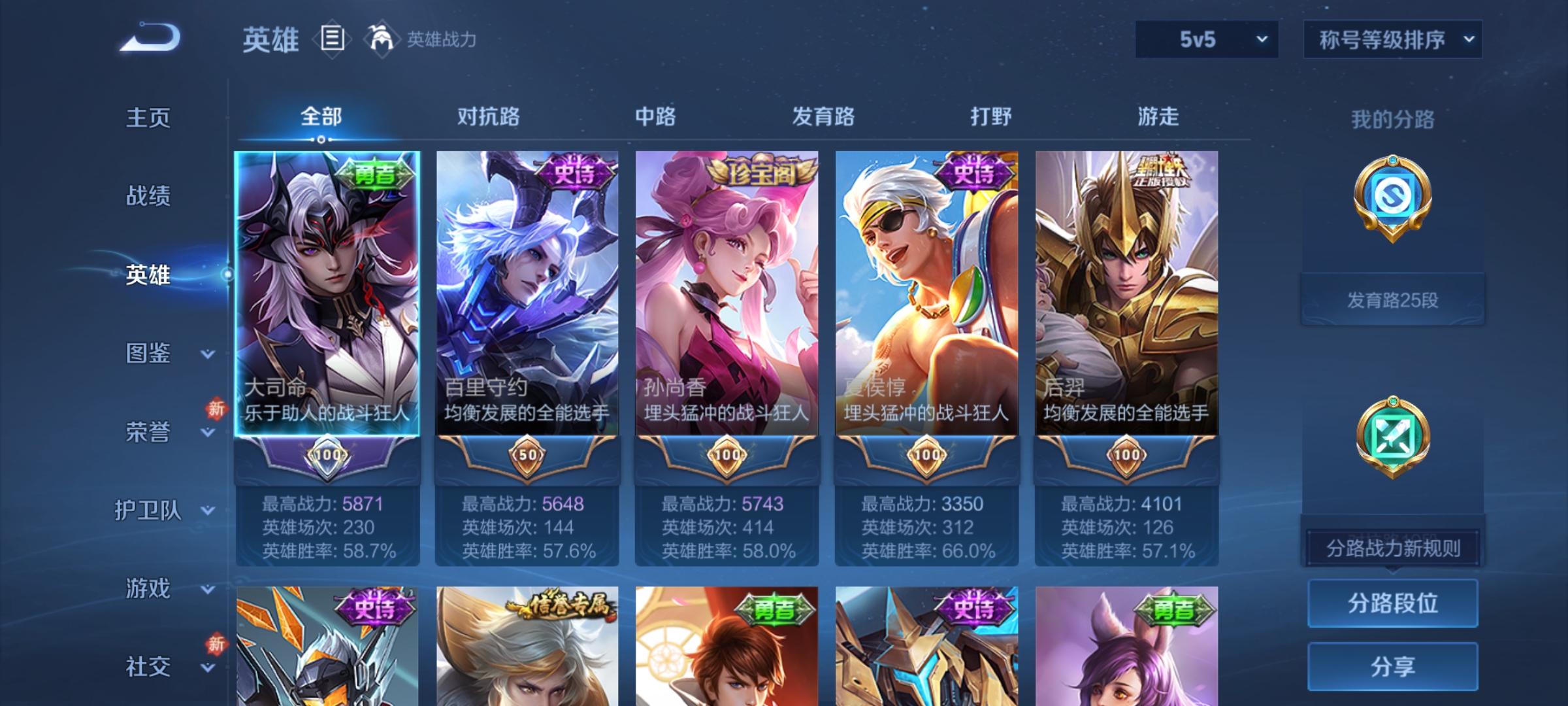Click the green jungle lane medal icon

(x=1392, y=435)
